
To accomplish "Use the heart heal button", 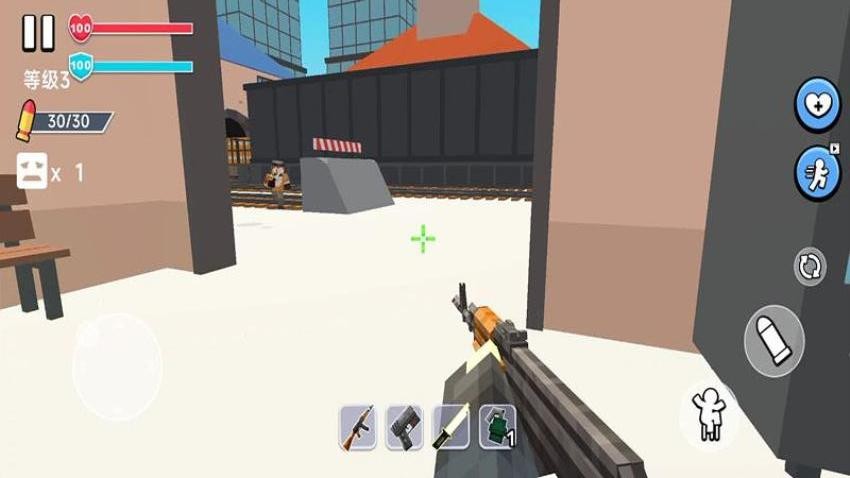I will pos(816,104).
